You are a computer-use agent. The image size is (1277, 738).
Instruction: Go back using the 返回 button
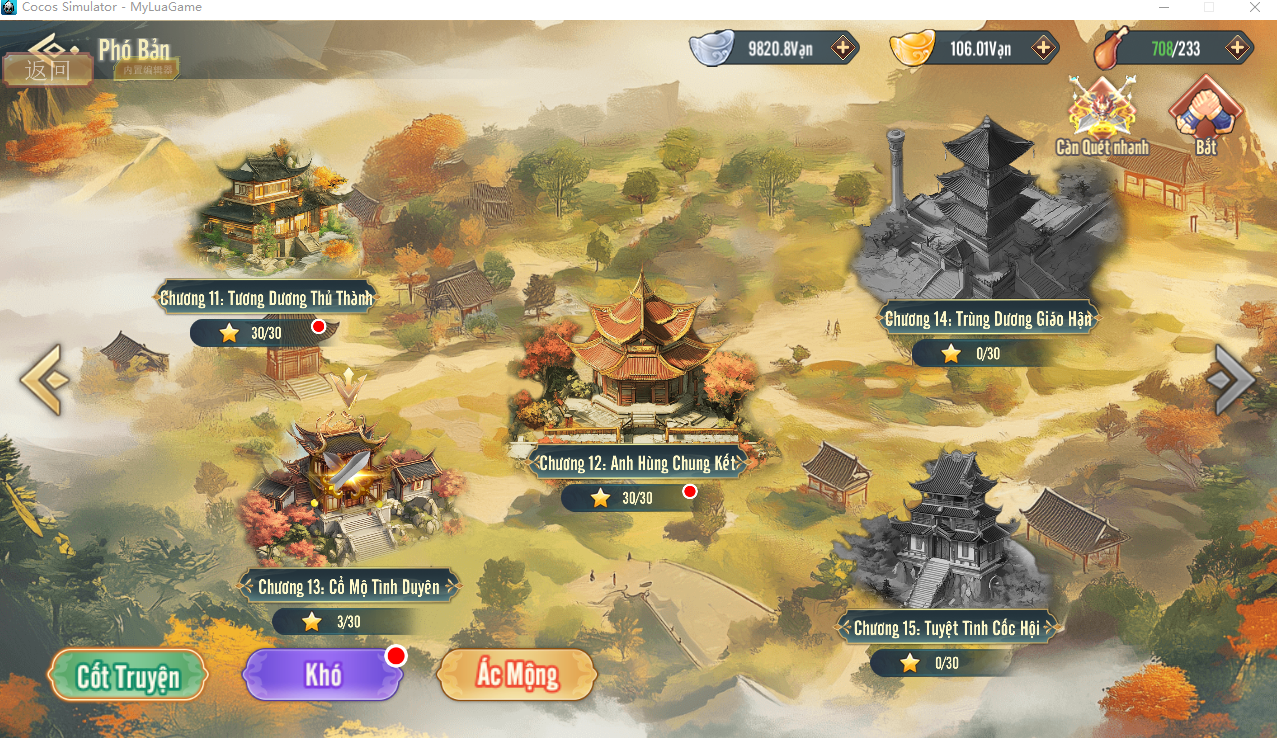point(47,69)
